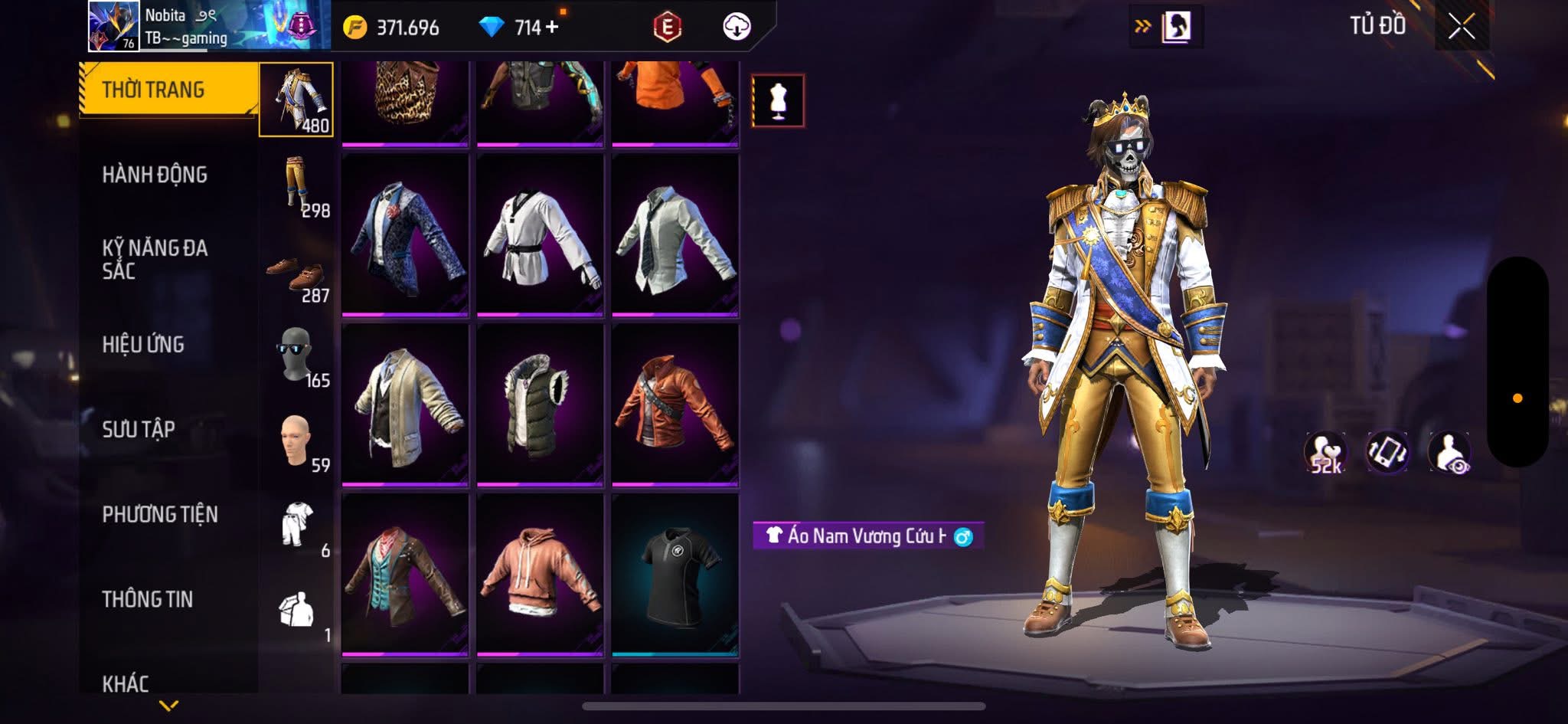This screenshot has width=1568, height=724.
Task: Toggle the mannequin preview icon
Action: [778, 100]
